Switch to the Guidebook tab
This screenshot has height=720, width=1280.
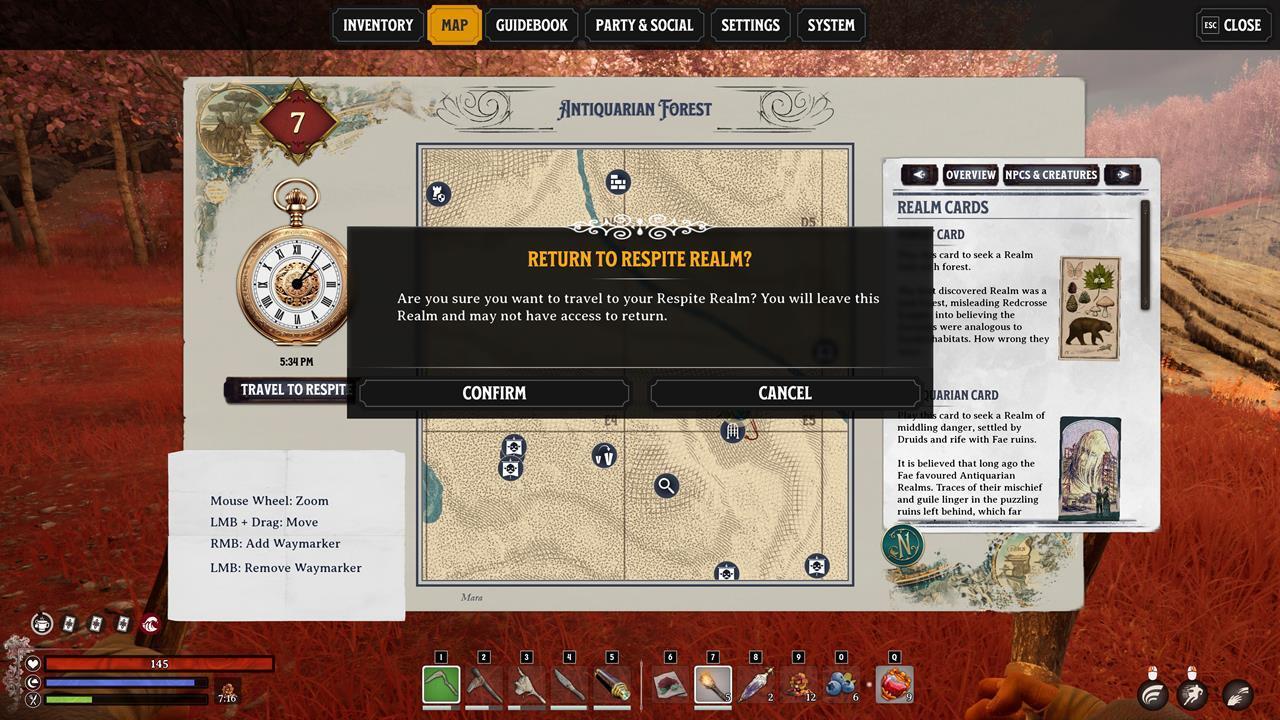531,25
